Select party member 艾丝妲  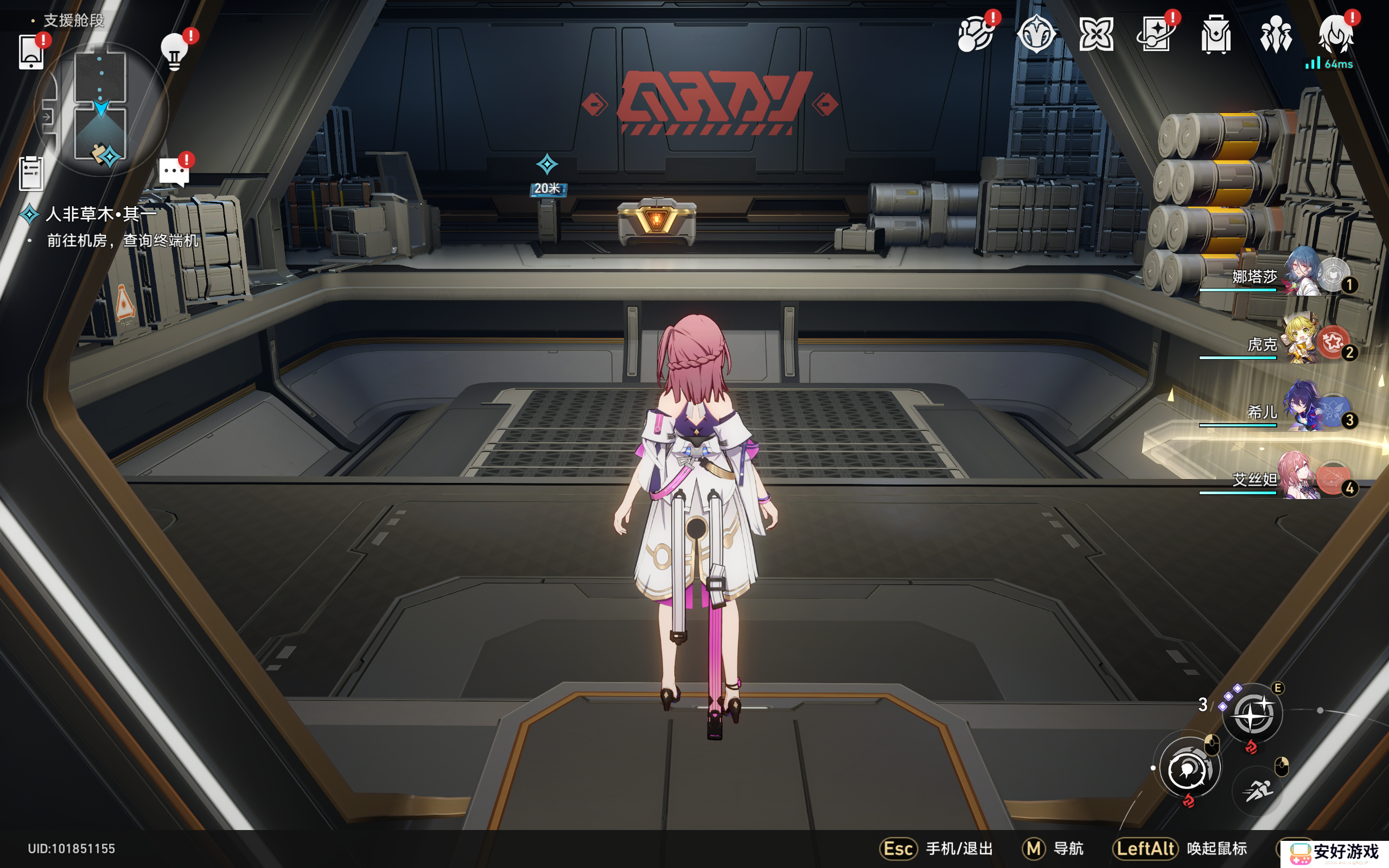coord(1303,475)
